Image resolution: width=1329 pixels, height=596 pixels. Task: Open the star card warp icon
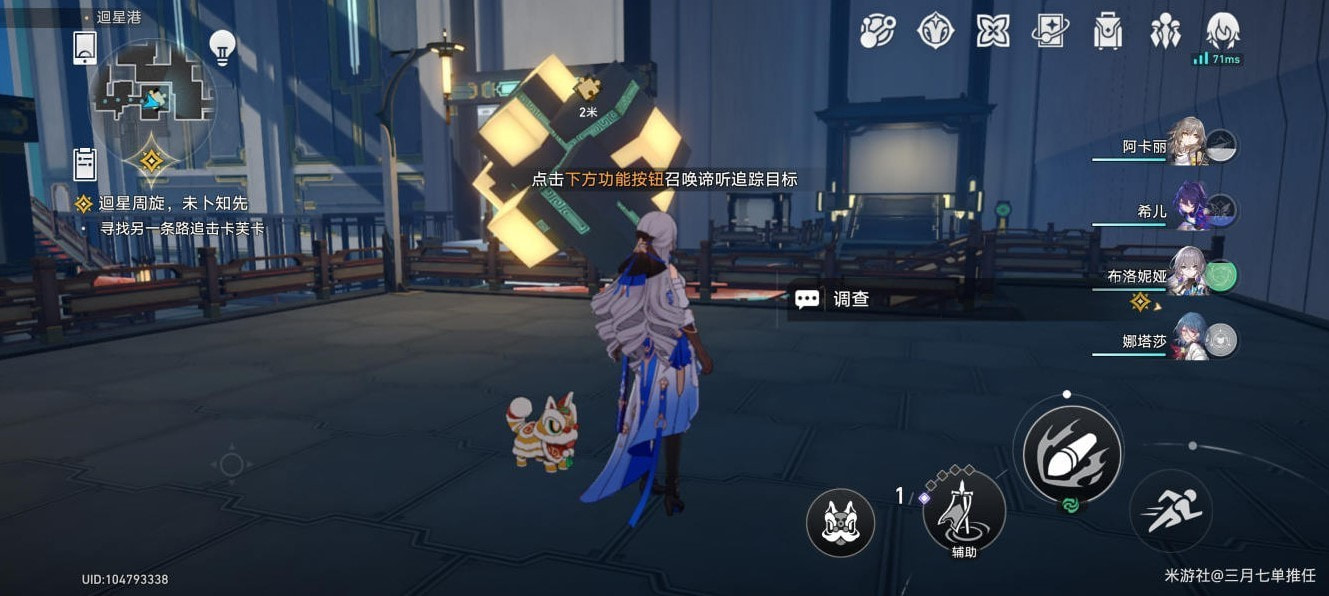(x=1050, y=31)
